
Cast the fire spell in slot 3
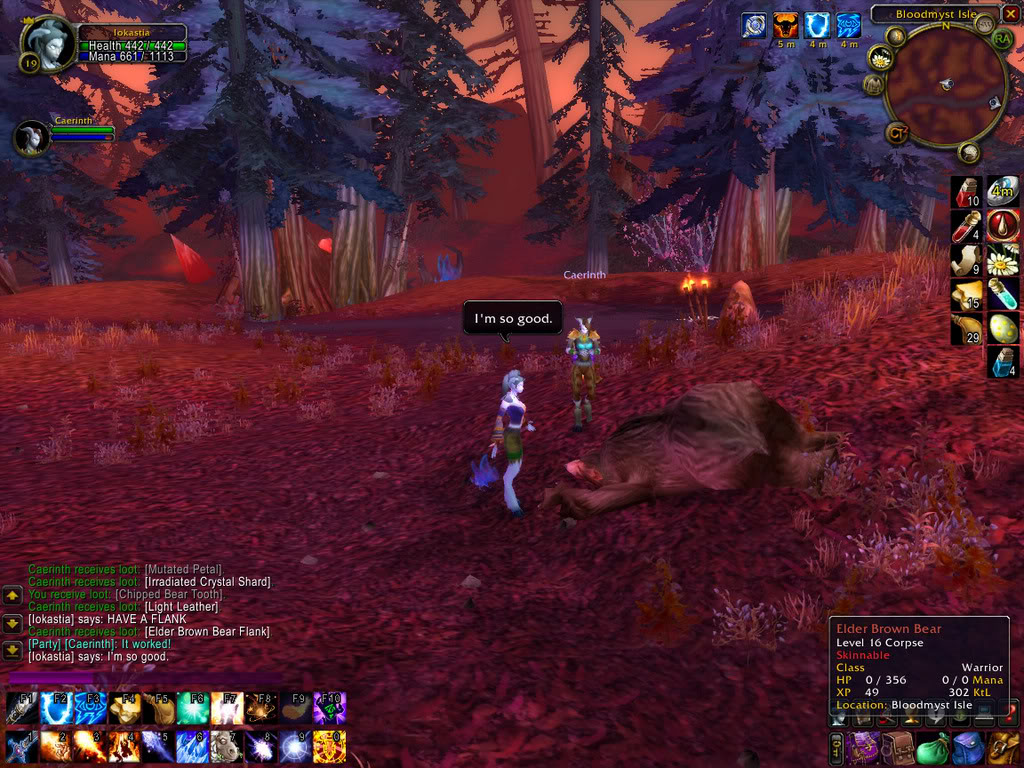91,746
